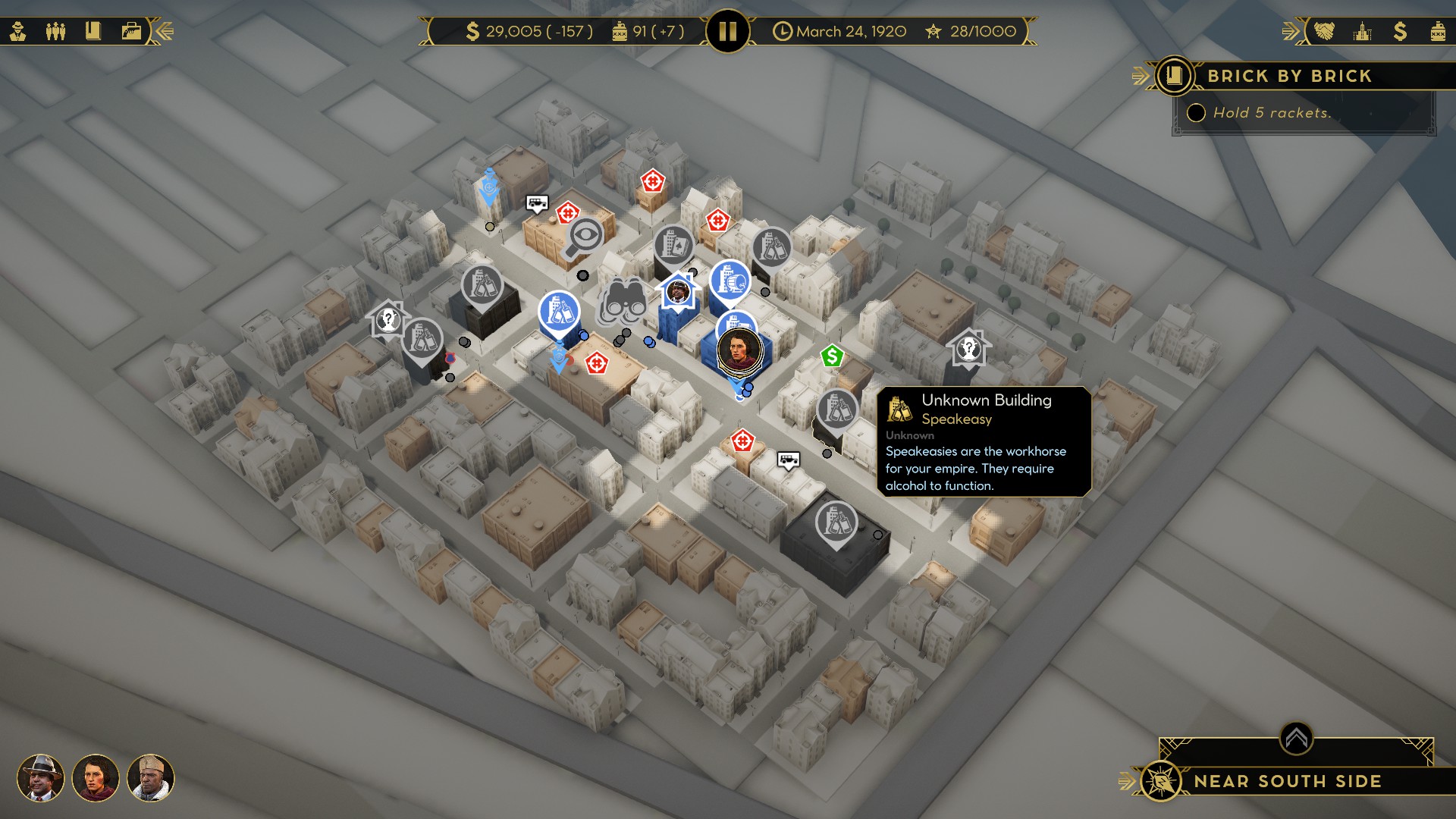Open the Brick by Brick mission tracker
The width and height of the screenshot is (1456, 819).
tap(1174, 76)
